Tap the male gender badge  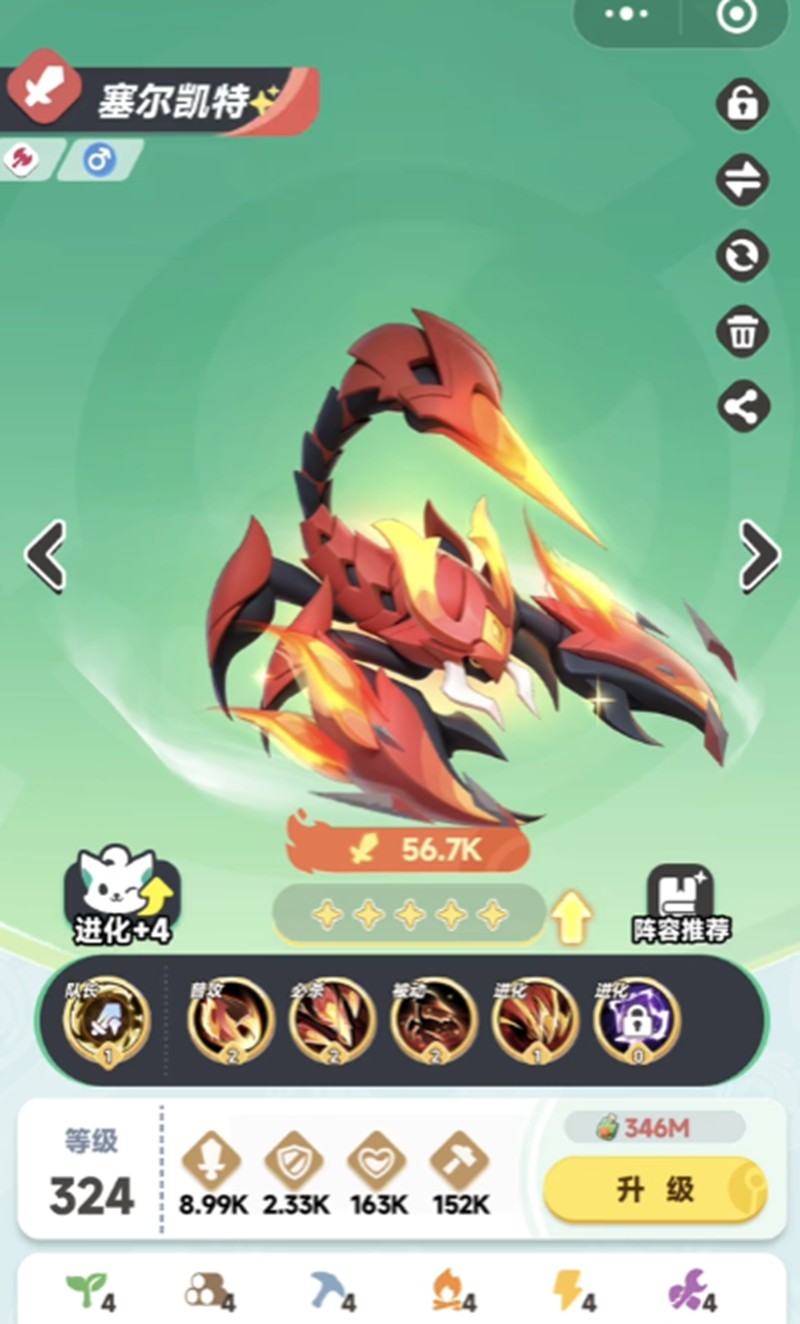click(x=100, y=160)
